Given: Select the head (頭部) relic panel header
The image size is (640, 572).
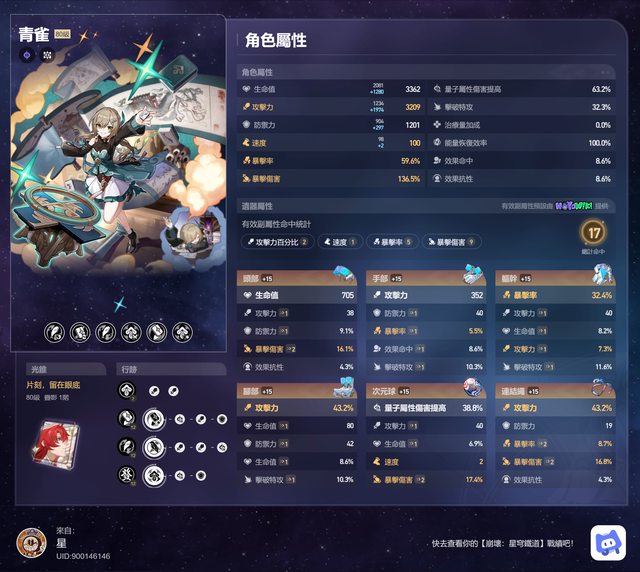Looking at the screenshot, I should pyautogui.click(x=297, y=278).
